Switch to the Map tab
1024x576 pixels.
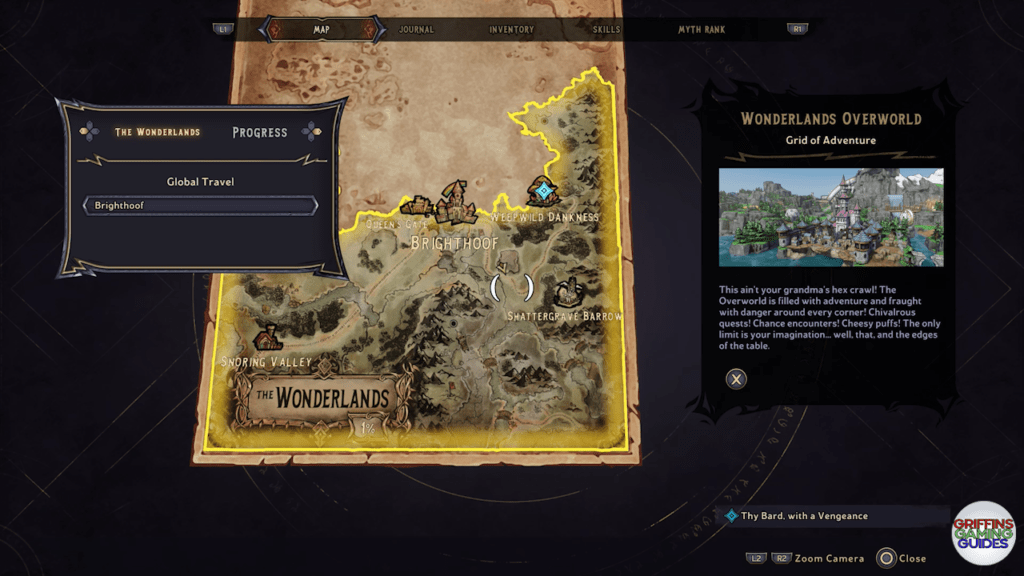[321, 30]
